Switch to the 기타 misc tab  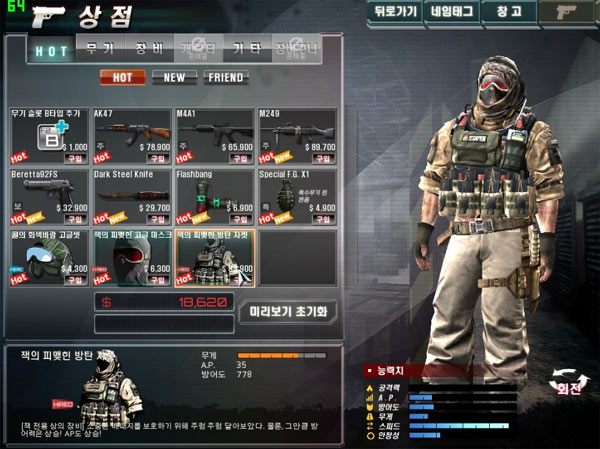click(x=247, y=48)
